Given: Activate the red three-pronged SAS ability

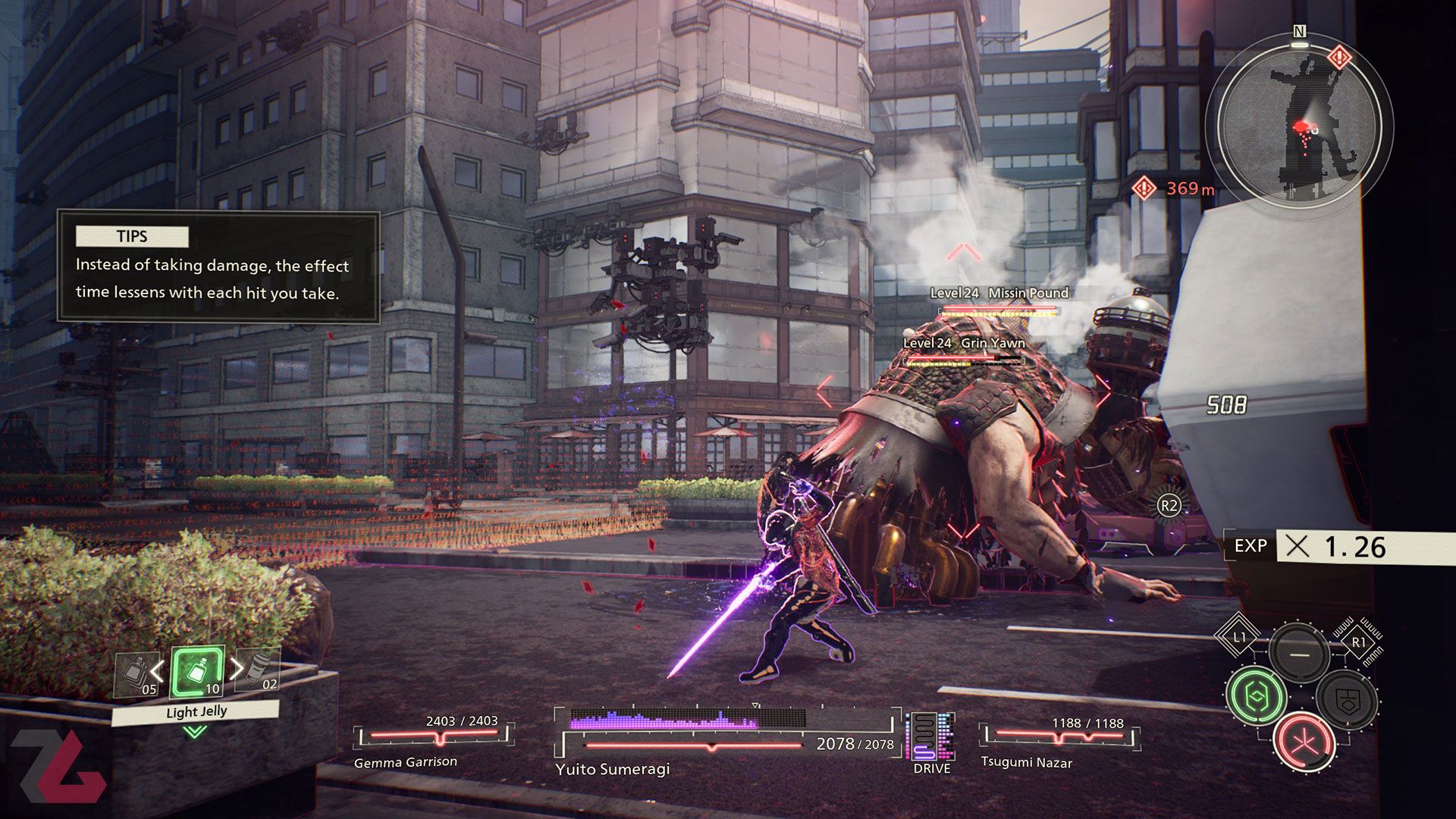Looking at the screenshot, I should pos(1304,741).
